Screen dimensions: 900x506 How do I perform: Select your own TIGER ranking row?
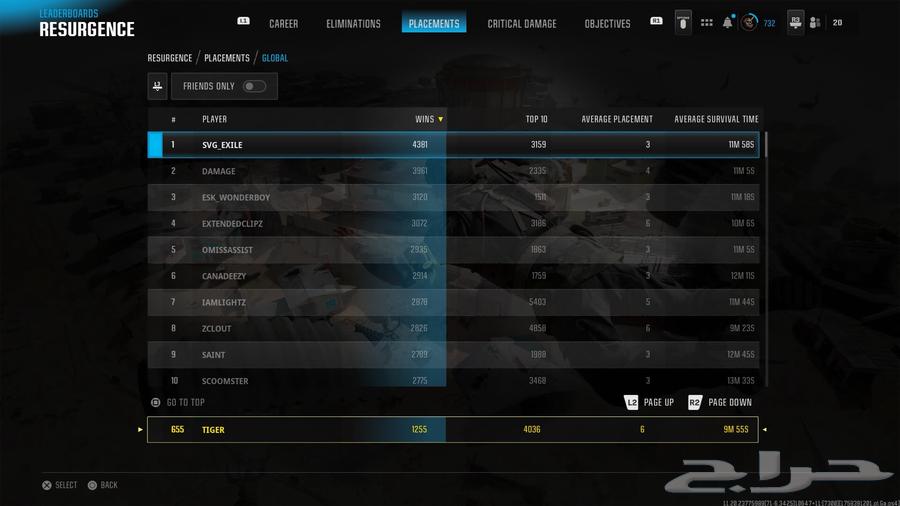pyautogui.click(x=453, y=429)
